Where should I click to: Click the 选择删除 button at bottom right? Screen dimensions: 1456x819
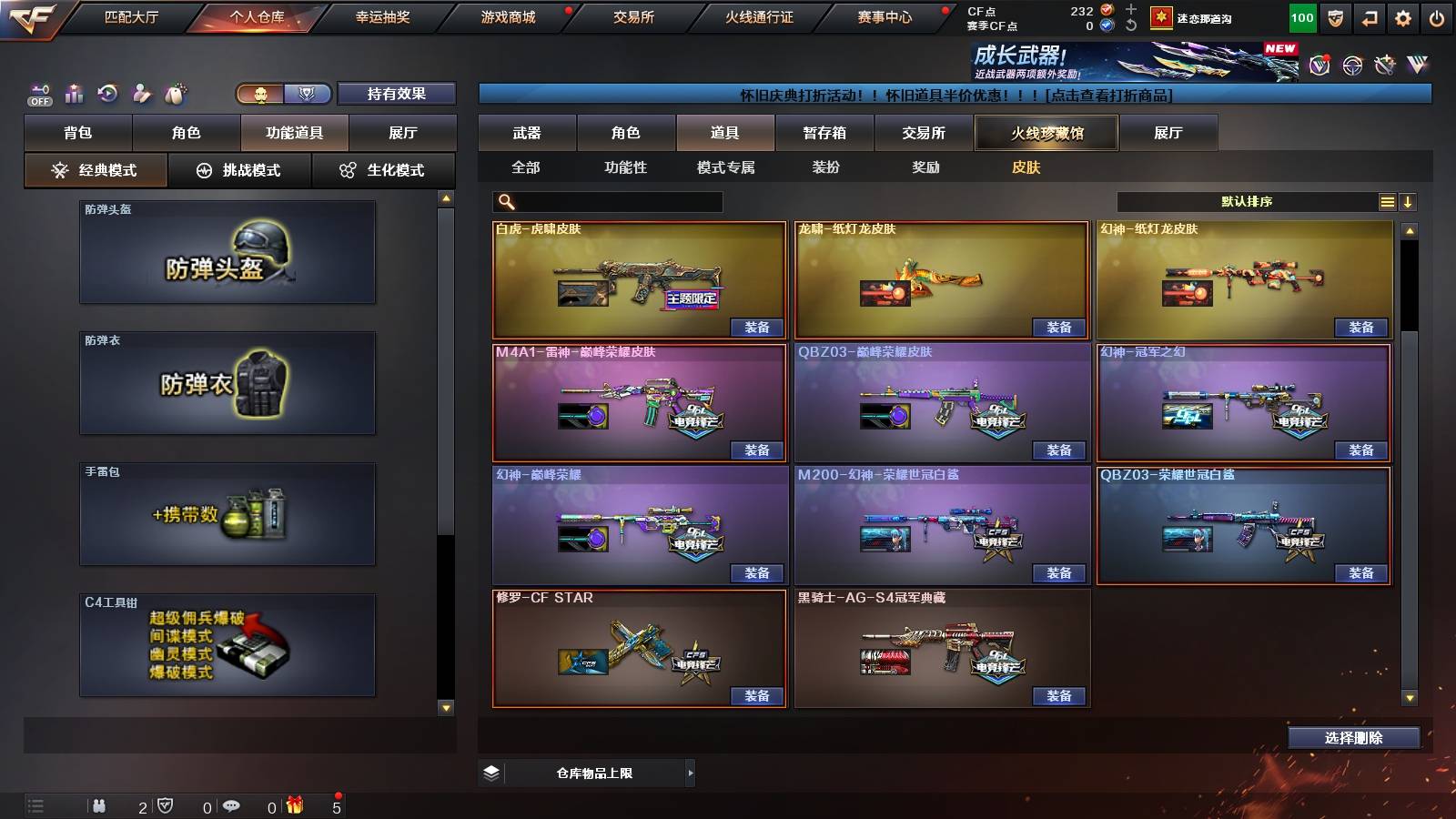point(1352,738)
